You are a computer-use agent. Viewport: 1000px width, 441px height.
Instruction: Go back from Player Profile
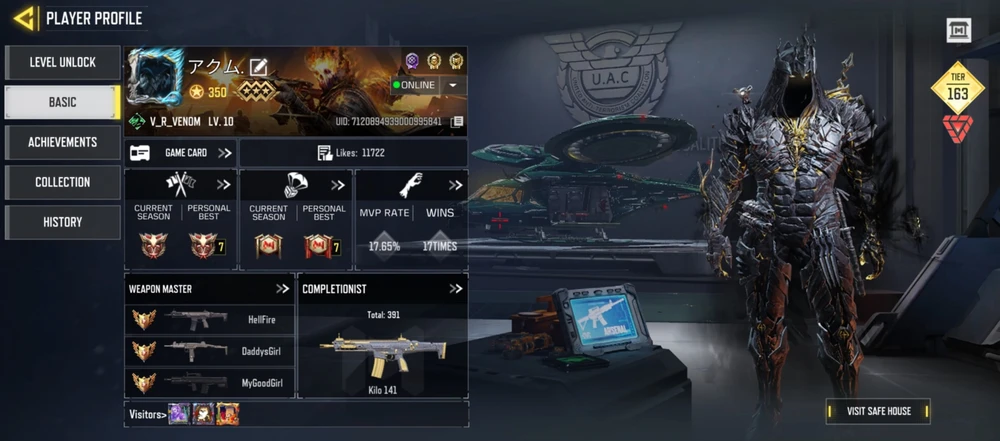[25, 18]
